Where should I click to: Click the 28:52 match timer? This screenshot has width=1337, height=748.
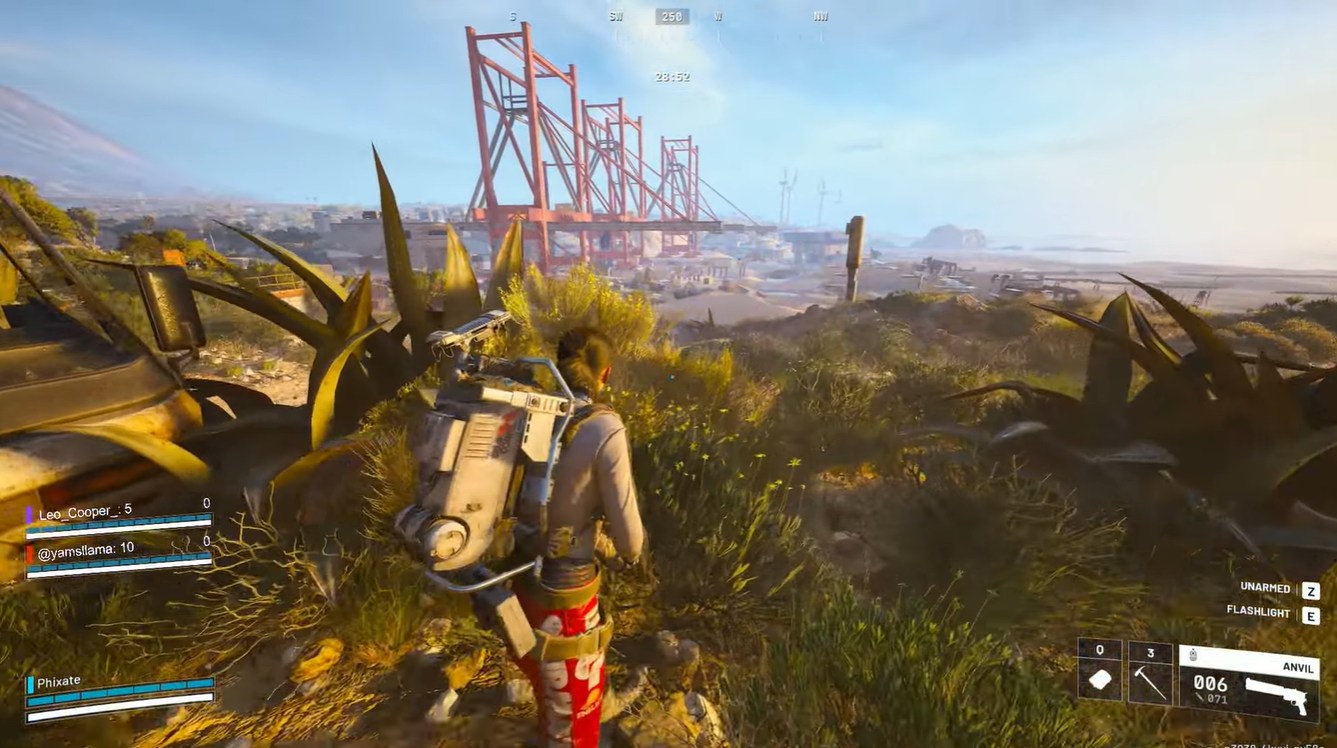(673, 78)
